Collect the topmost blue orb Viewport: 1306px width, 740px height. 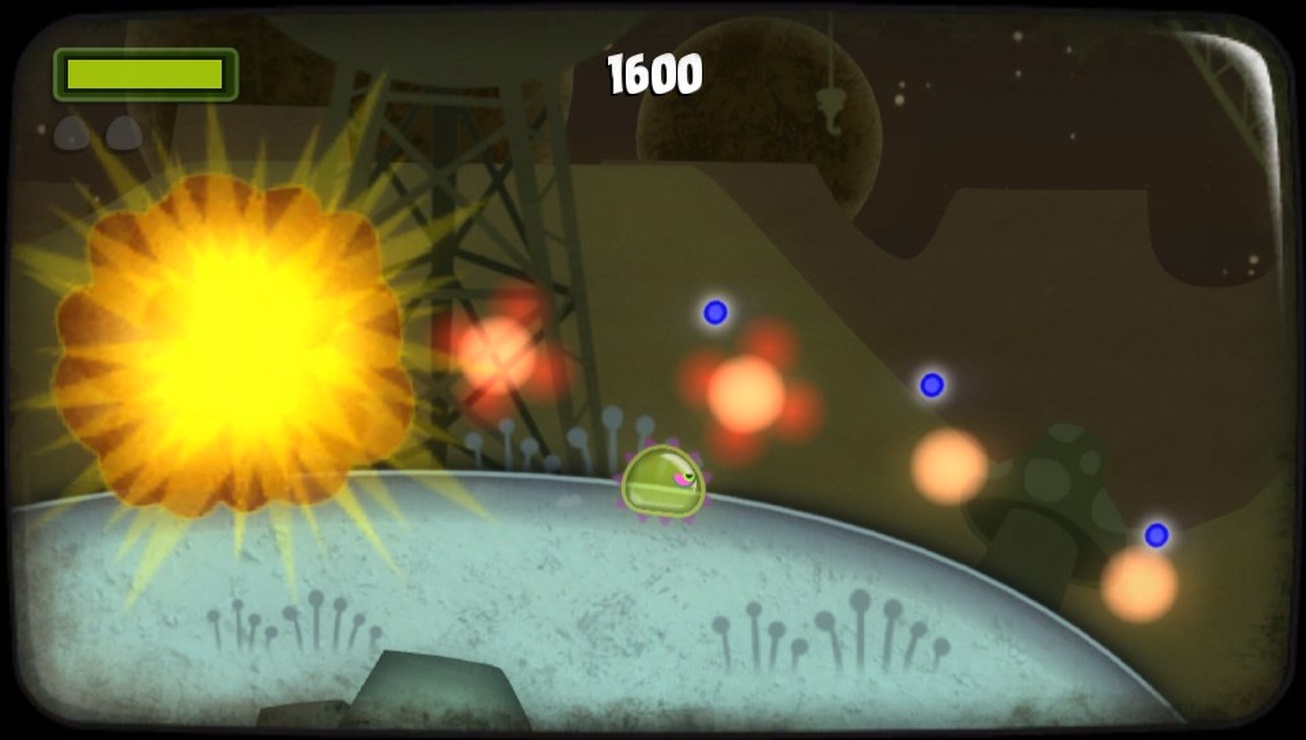714,311
